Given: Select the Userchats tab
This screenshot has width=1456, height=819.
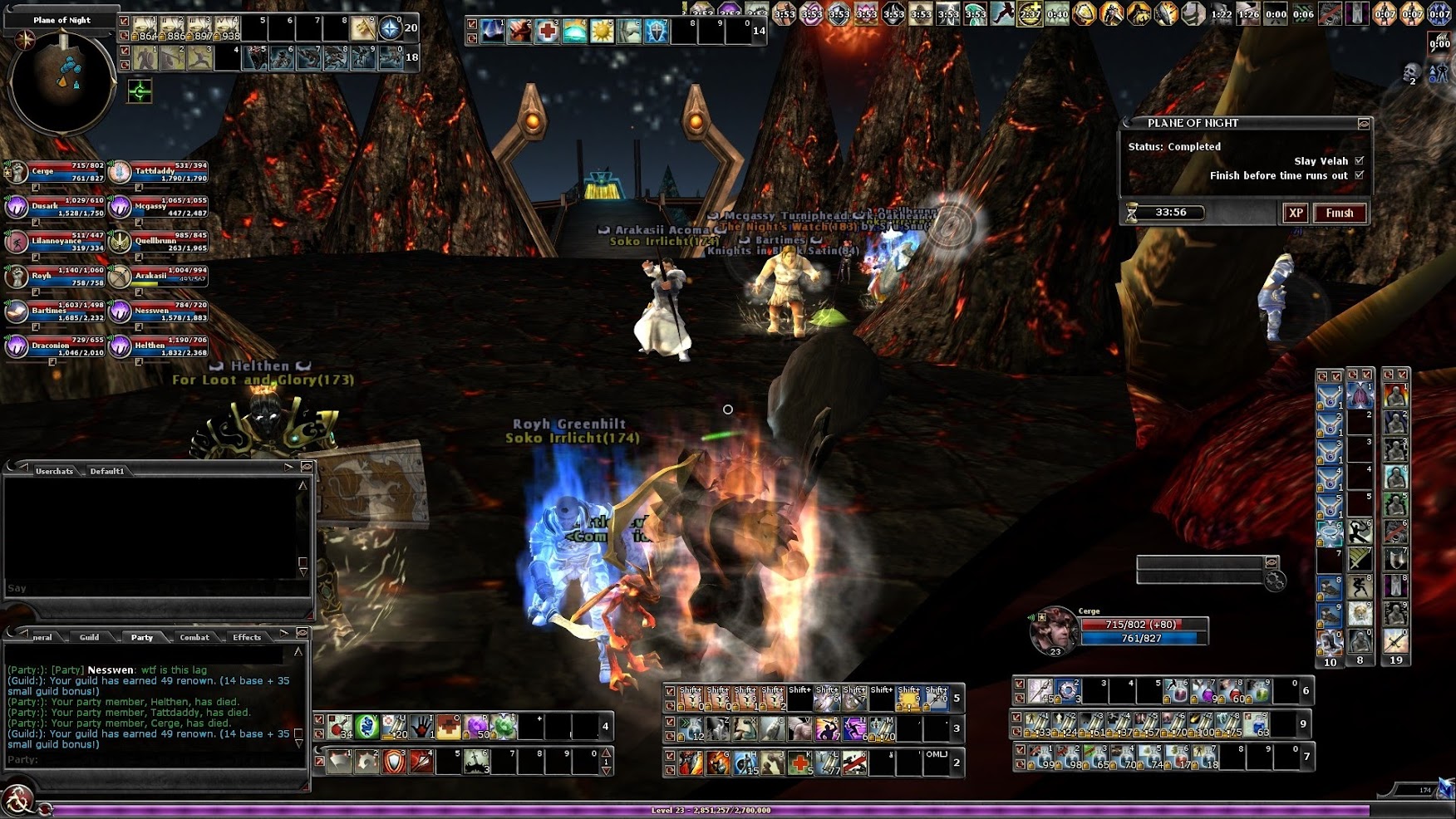Looking at the screenshot, I should [x=54, y=471].
